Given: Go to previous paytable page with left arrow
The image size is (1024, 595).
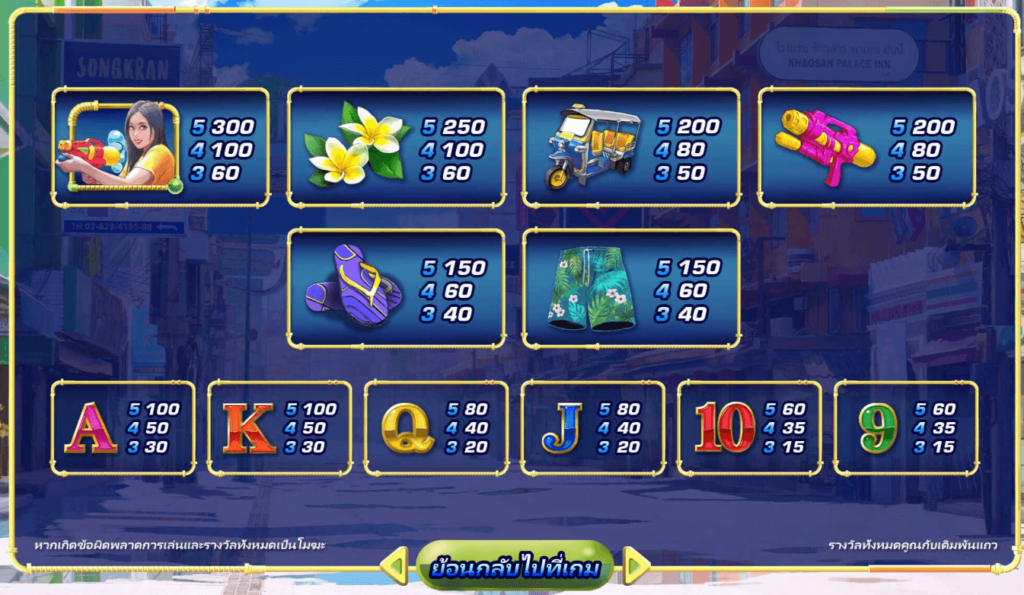Looking at the screenshot, I should click(395, 567).
